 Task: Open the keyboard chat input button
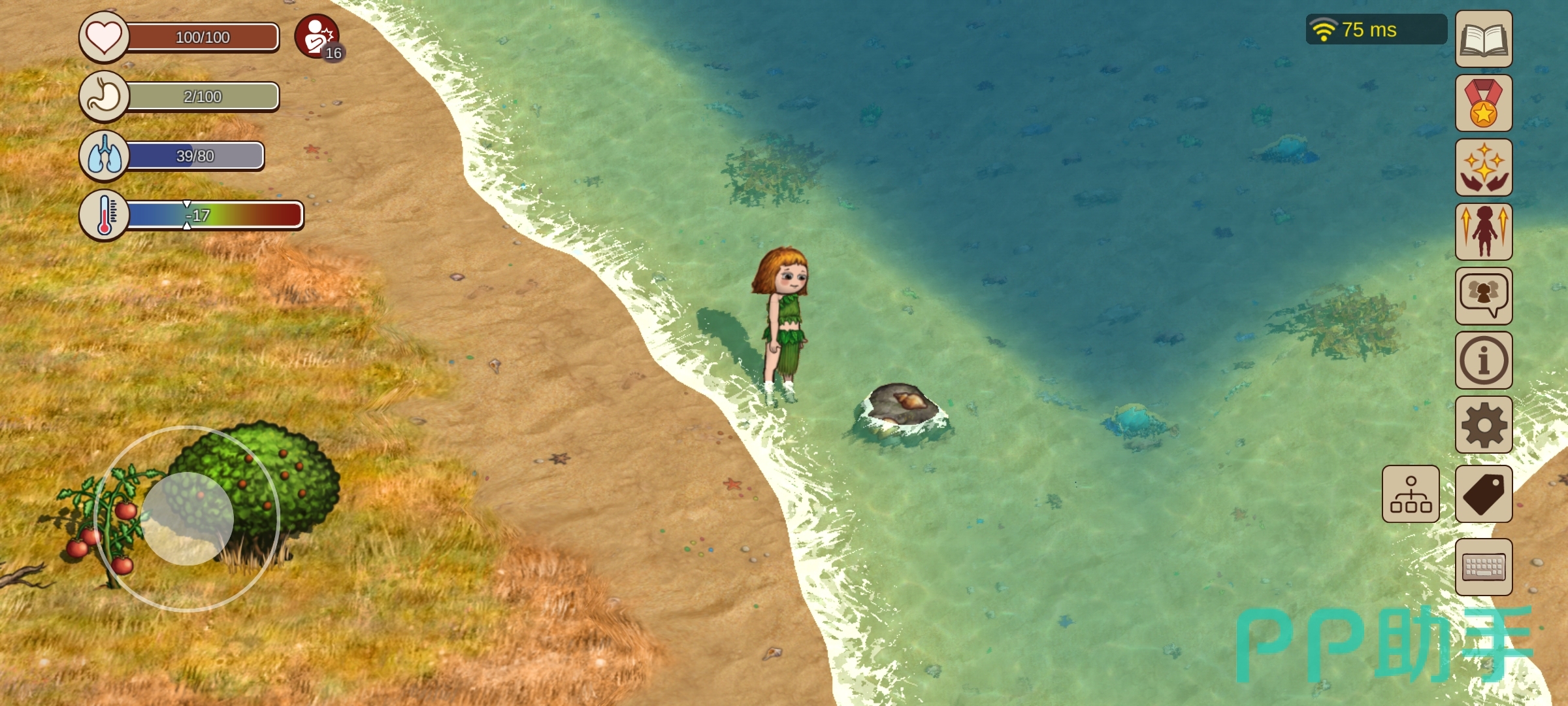(1483, 567)
